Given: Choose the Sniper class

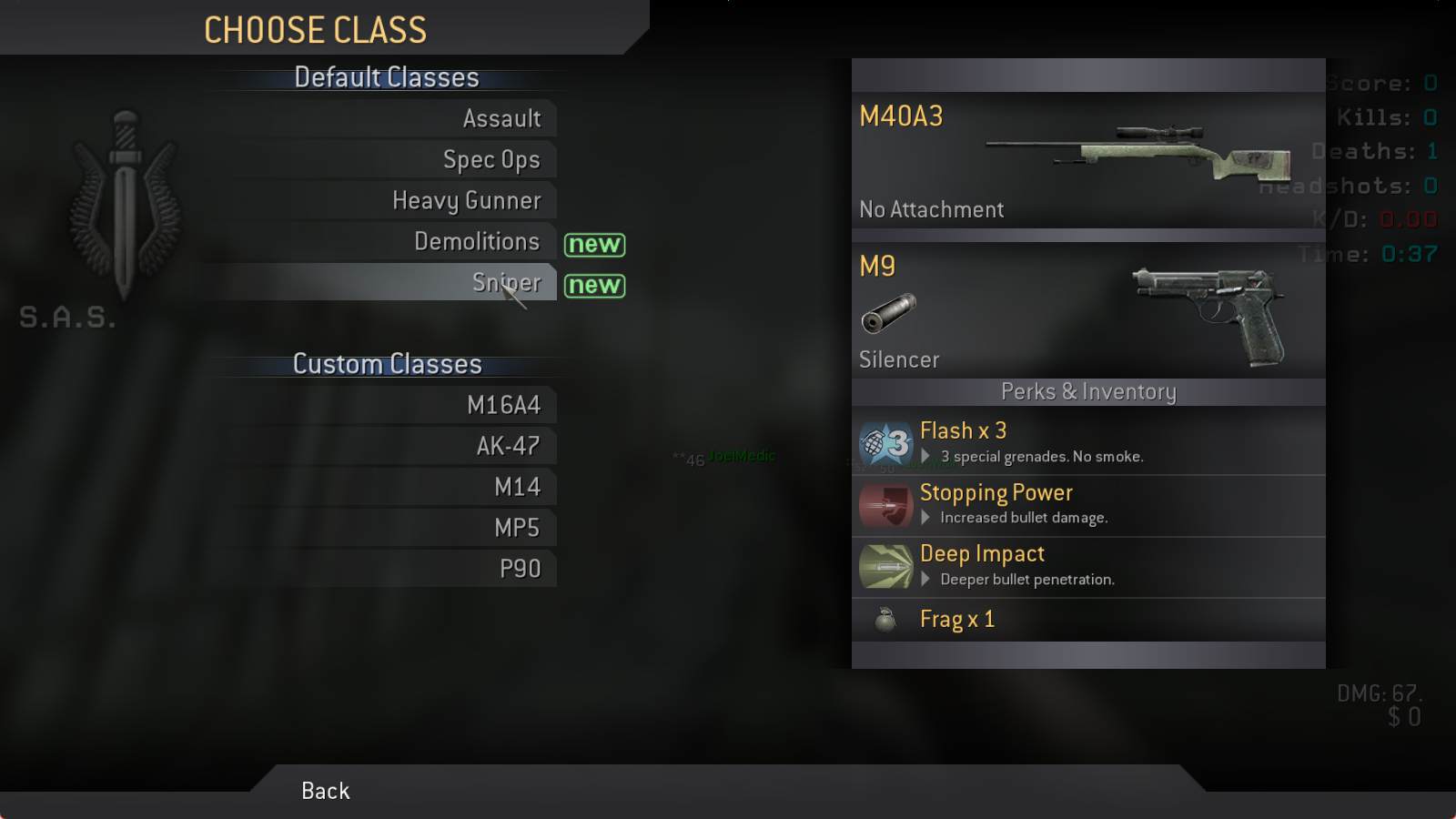Looking at the screenshot, I should click(506, 283).
